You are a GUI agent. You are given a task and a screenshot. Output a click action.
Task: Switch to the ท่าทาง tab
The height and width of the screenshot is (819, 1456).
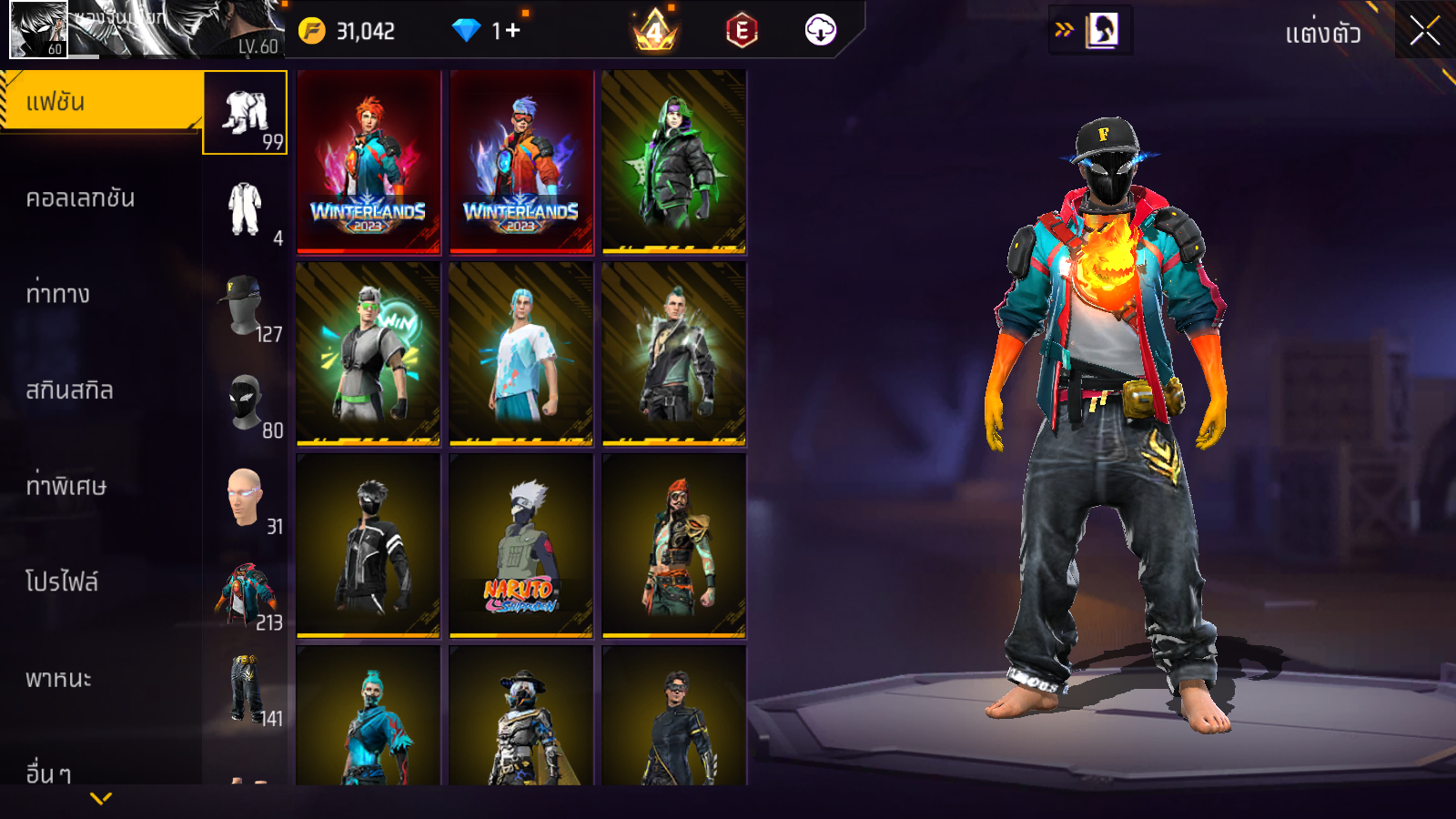pyautogui.click(x=58, y=294)
